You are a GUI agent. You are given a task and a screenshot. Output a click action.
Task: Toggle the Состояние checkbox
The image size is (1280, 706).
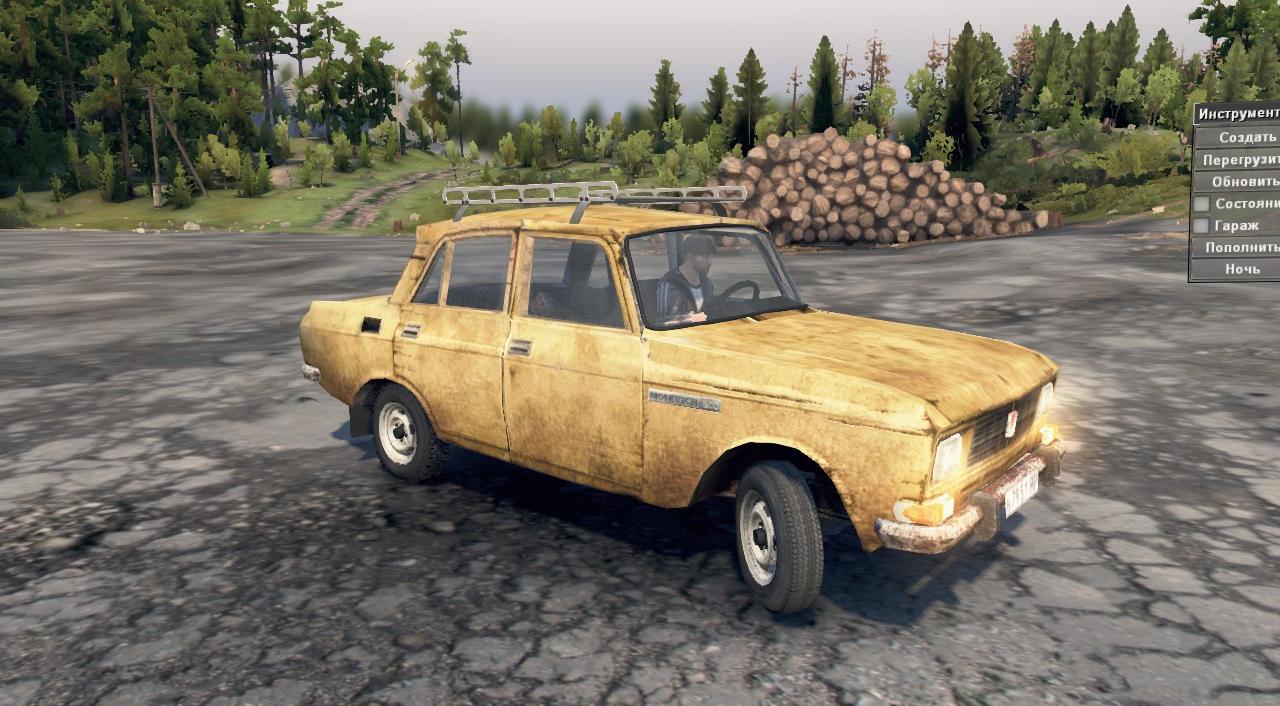1201,204
